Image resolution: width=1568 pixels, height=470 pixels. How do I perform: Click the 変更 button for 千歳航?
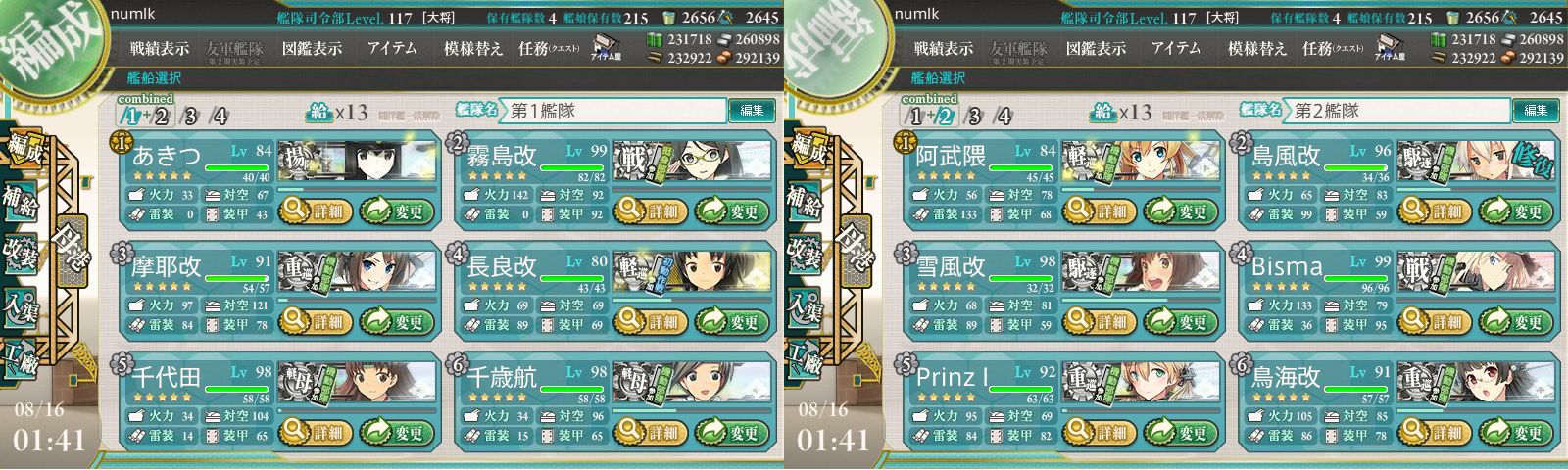point(731,432)
